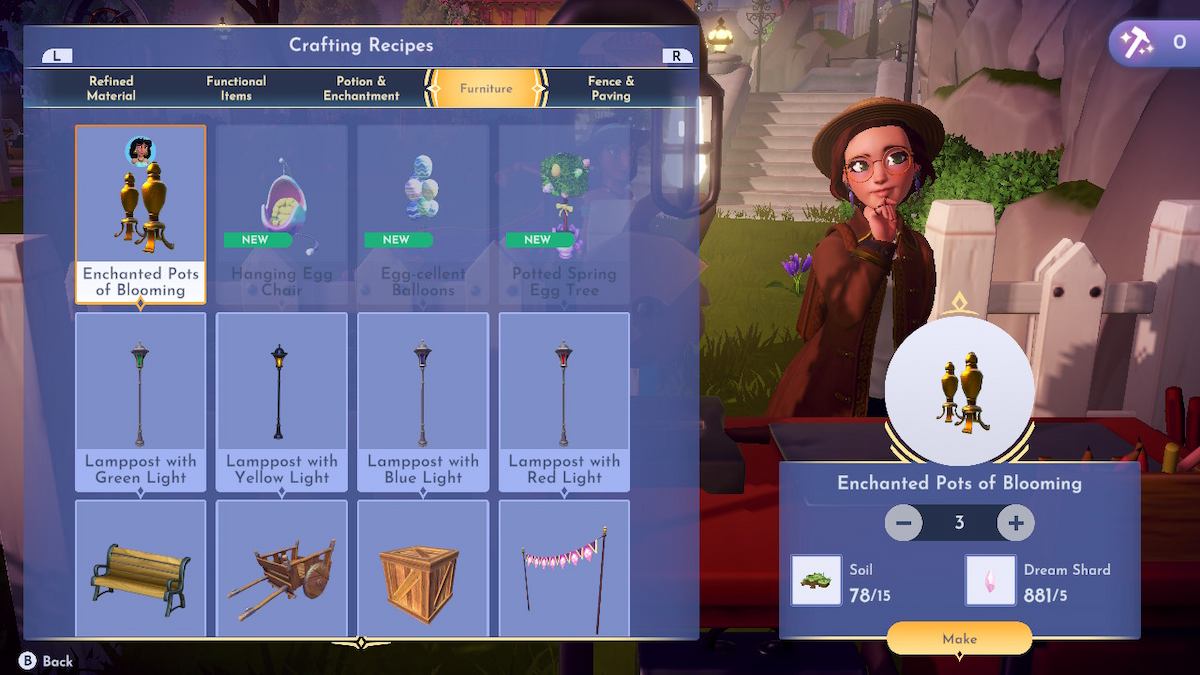Switch to the Refined Material tab
The width and height of the screenshot is (1200, 675).
(111, 88)
